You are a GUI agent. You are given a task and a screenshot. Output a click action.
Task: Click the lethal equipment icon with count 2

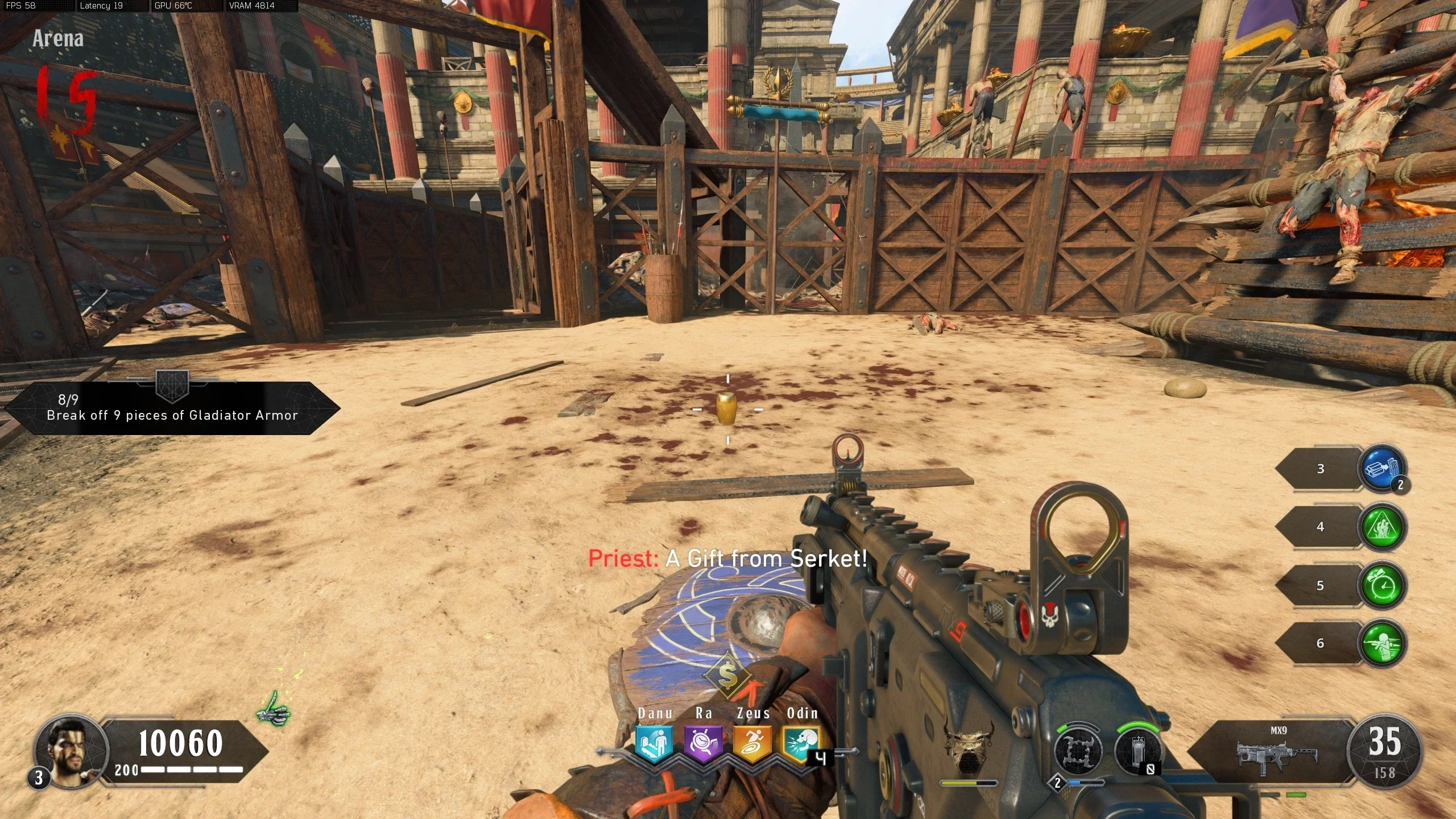(x=1077, y=751)
